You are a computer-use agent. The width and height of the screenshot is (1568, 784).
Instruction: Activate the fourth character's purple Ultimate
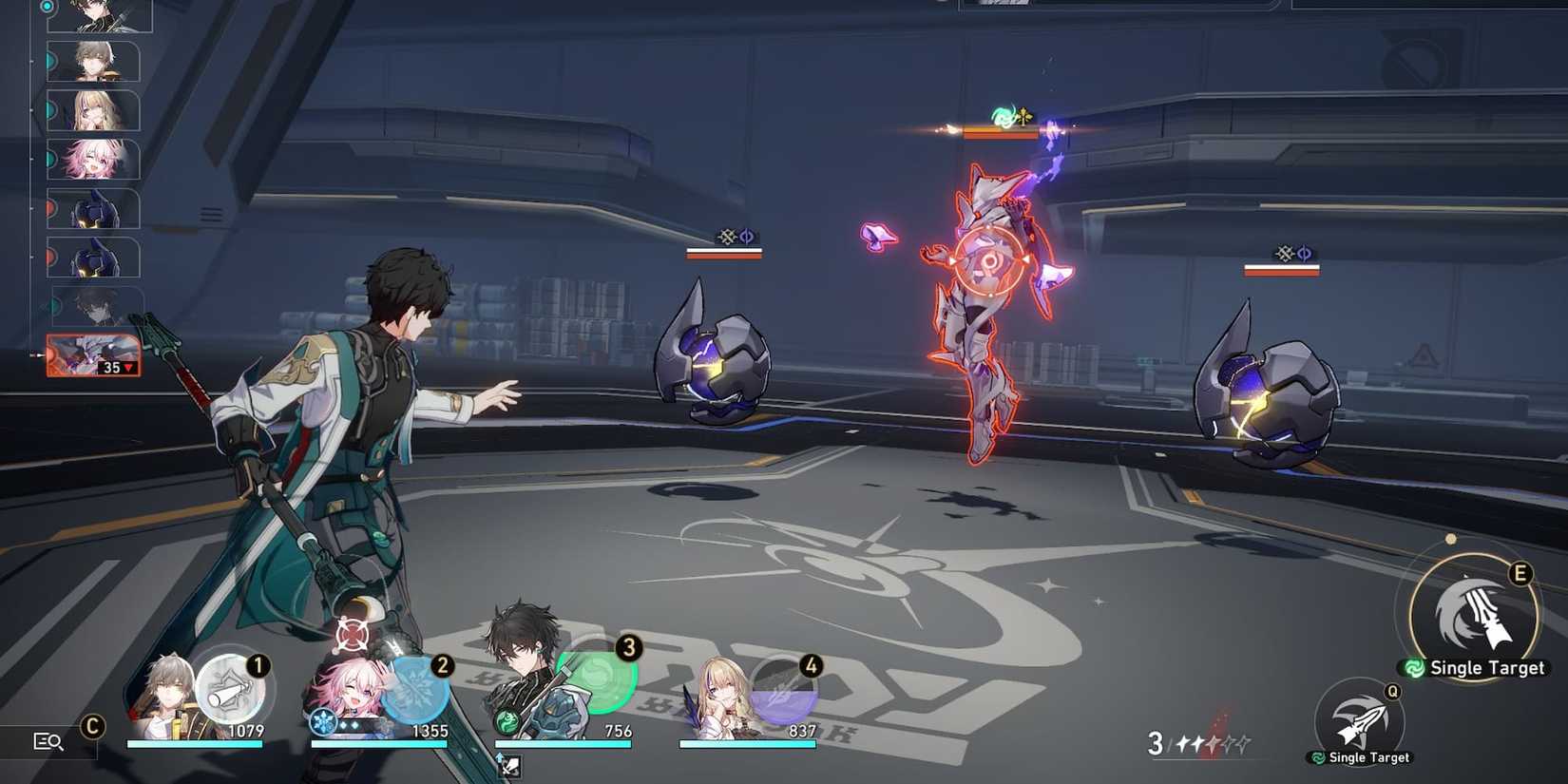[x=785, y=697]
